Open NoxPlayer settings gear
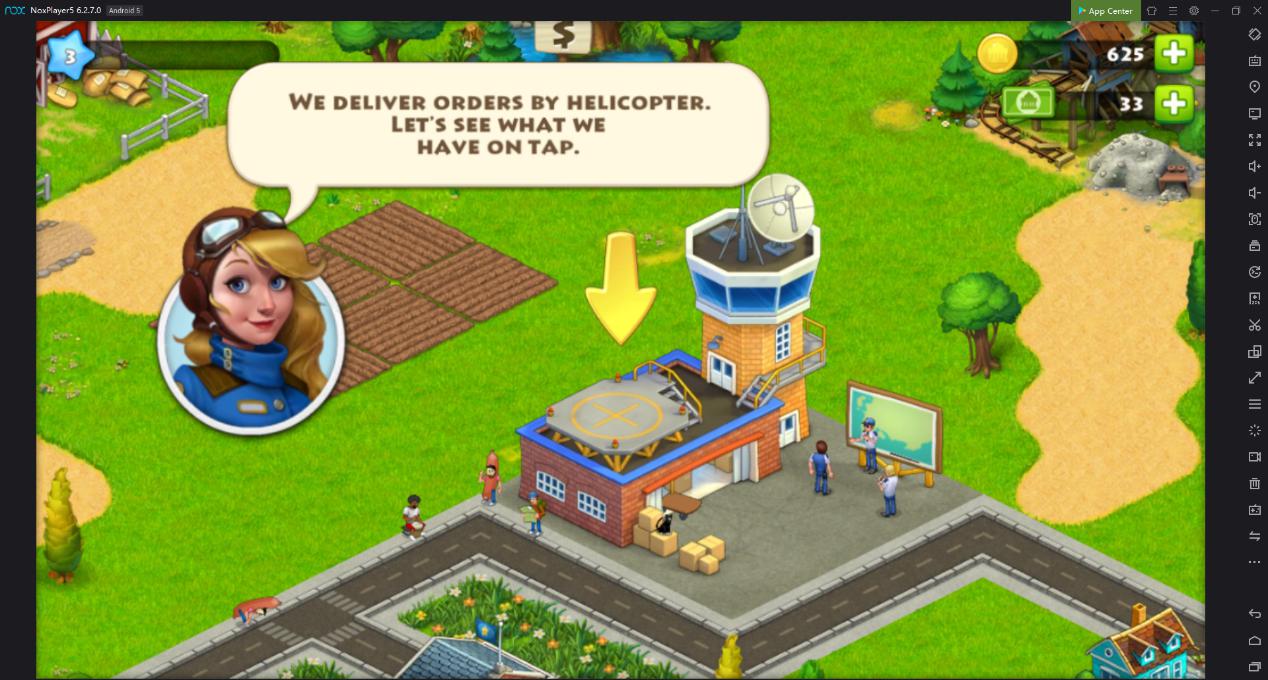 point(1194,11)
